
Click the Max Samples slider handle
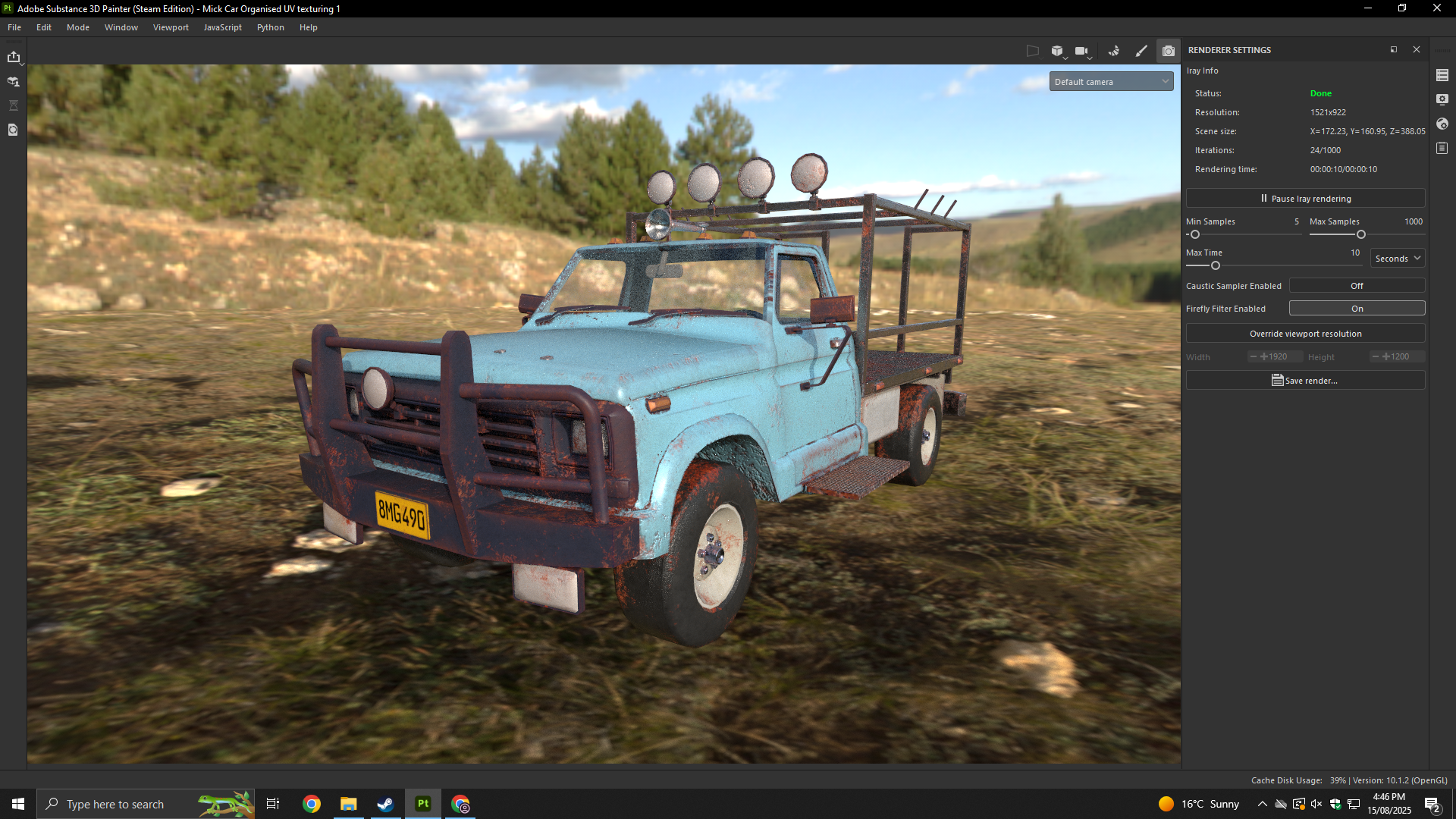[1361, 235]
